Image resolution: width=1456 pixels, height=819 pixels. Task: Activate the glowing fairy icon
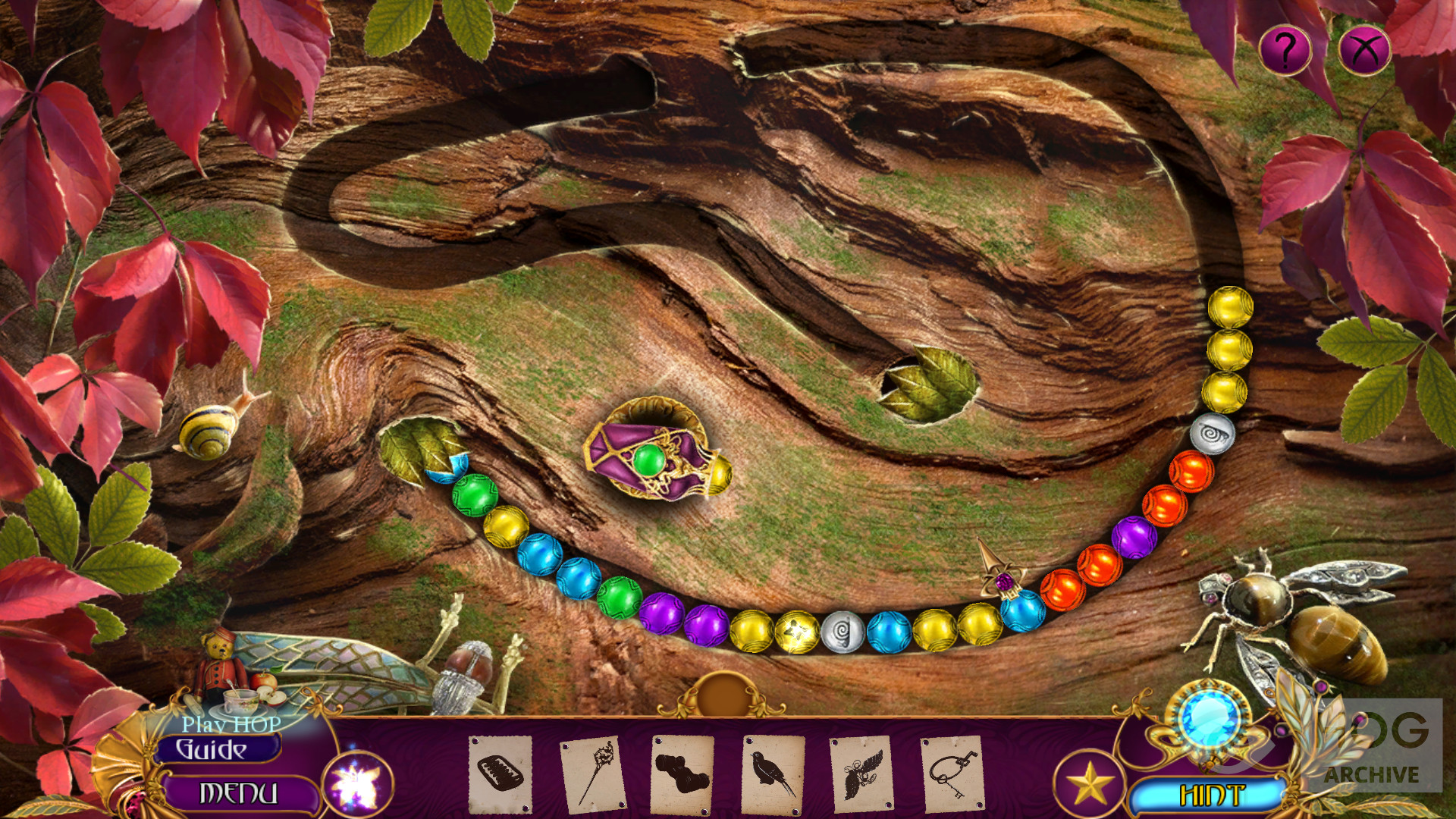tap(357, 783)
